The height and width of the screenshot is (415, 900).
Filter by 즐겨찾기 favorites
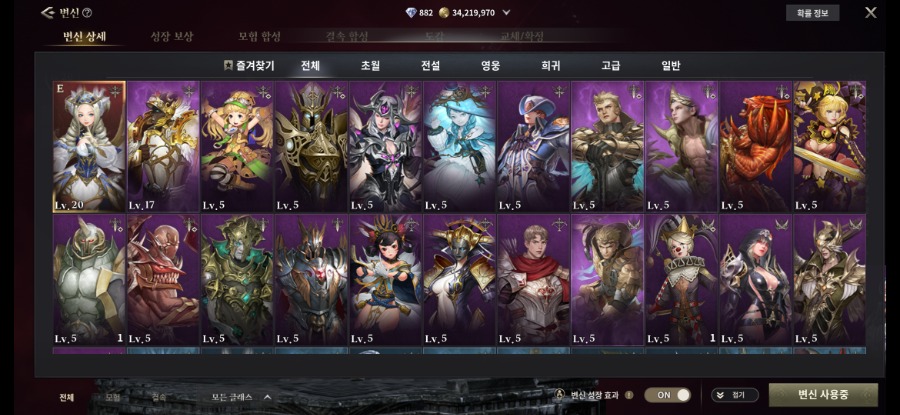point(249,66)
